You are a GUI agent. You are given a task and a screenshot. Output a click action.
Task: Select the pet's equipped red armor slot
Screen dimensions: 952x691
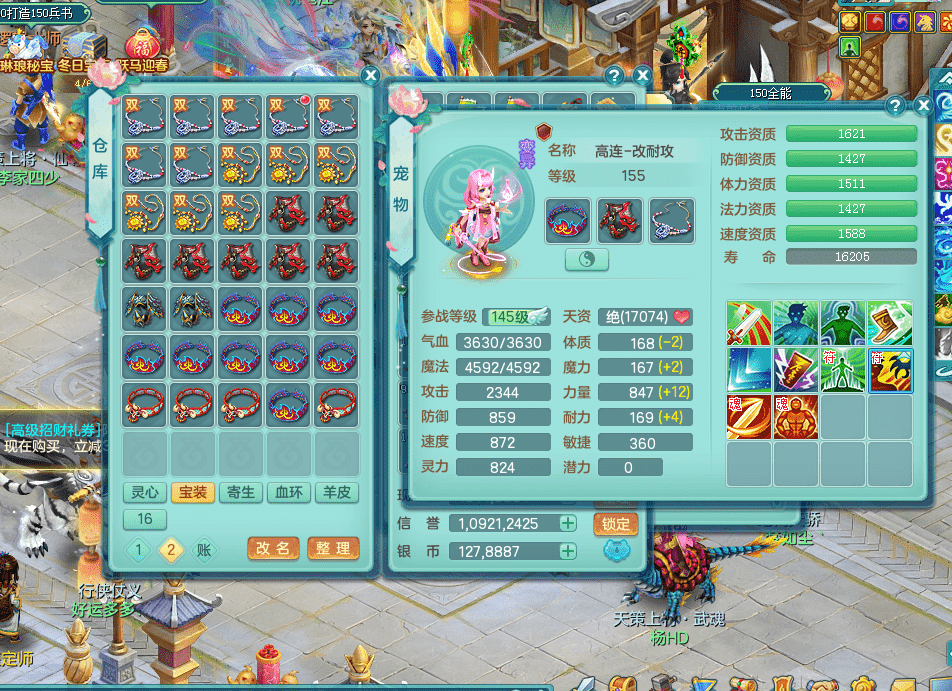pos(619,221)
